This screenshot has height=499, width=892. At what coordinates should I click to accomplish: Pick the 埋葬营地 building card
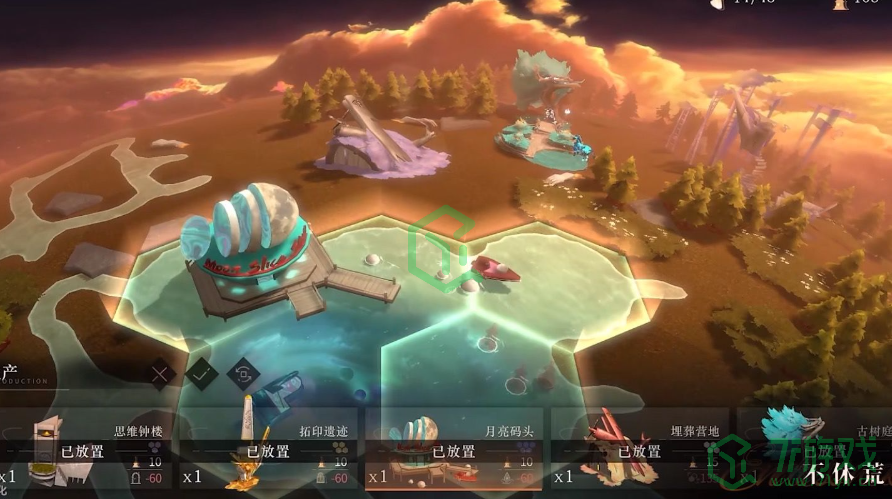coord(640,452)
